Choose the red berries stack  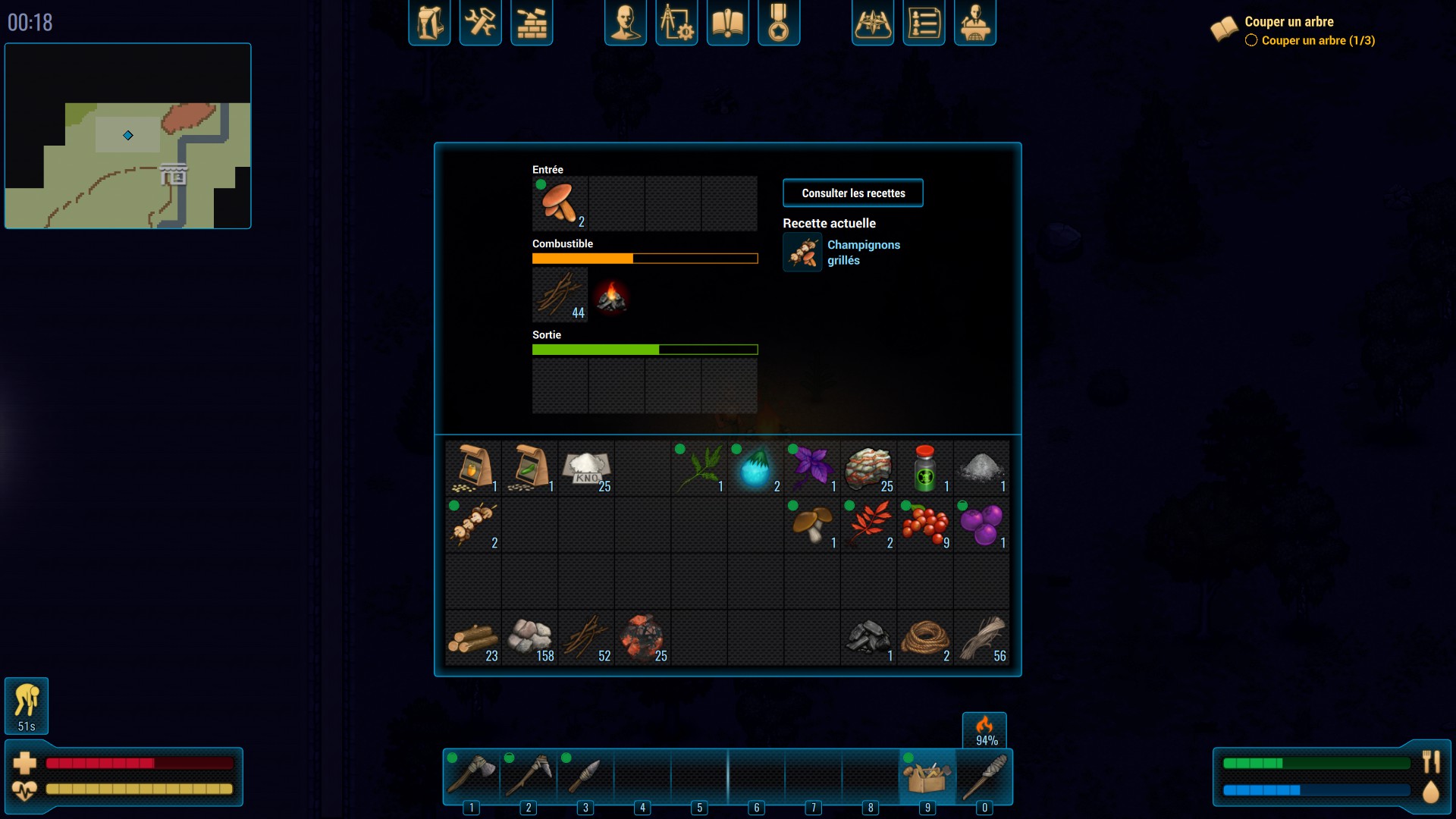924,525
